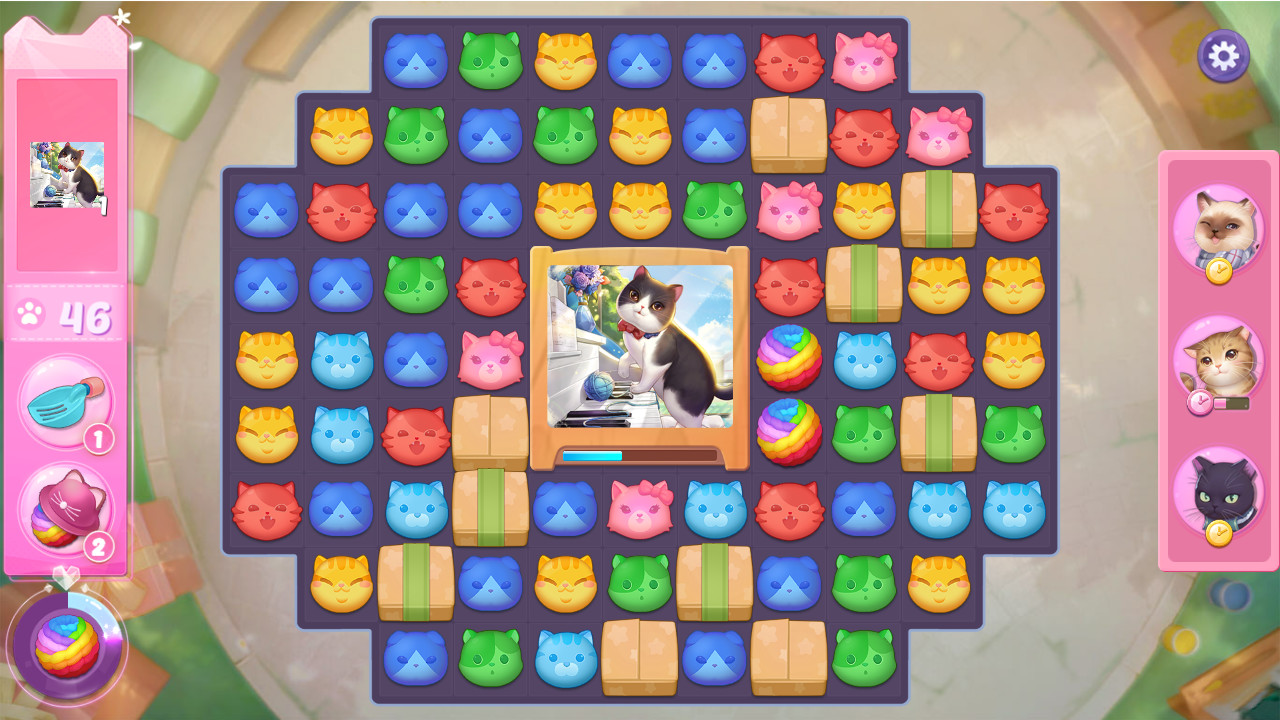This screenshot has height=720, width=1280.
Task: Tap a rainbow yarn ball tile on the board
Action: point(790,360)
